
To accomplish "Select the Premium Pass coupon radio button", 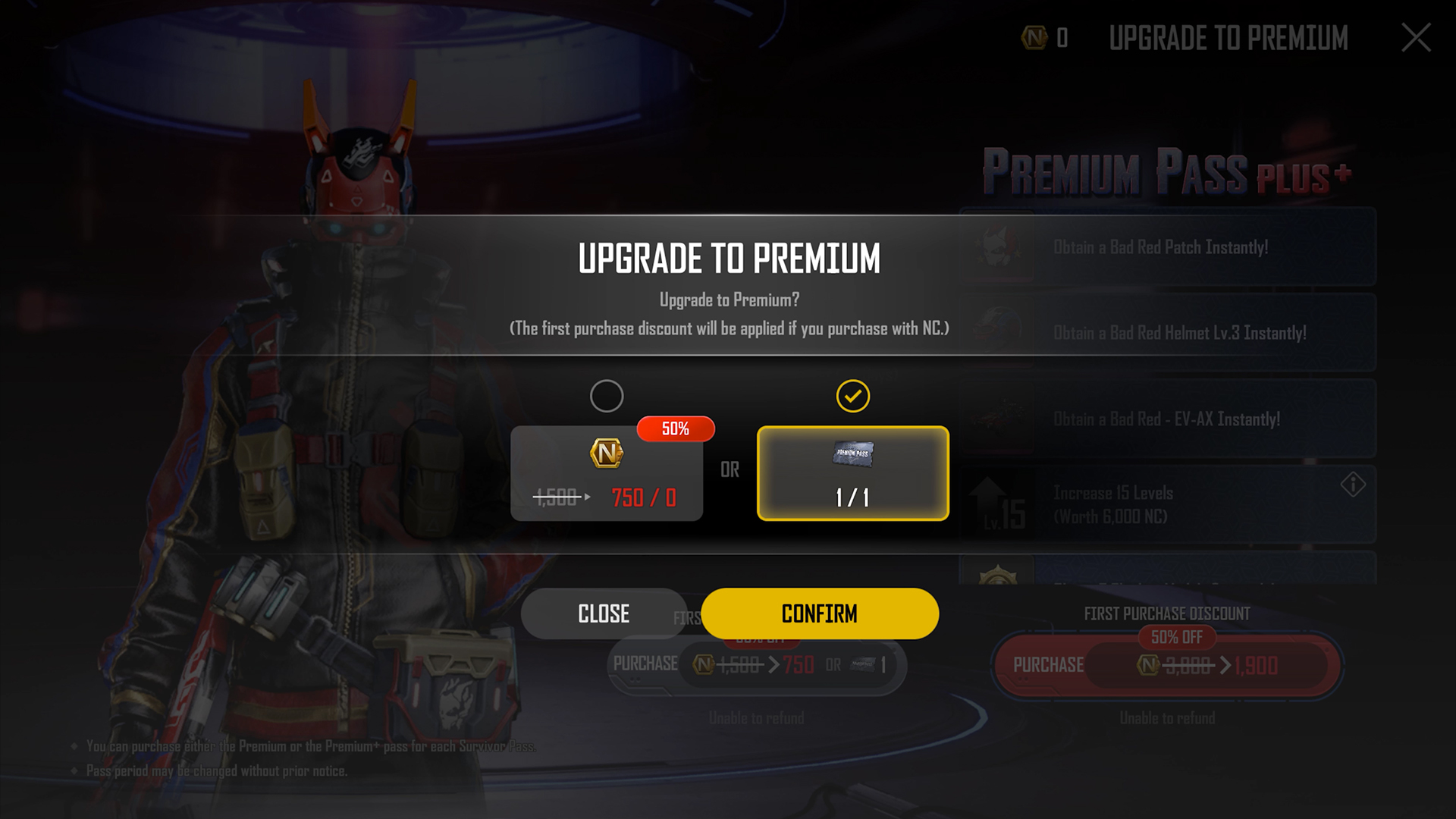I will [852, 396].
